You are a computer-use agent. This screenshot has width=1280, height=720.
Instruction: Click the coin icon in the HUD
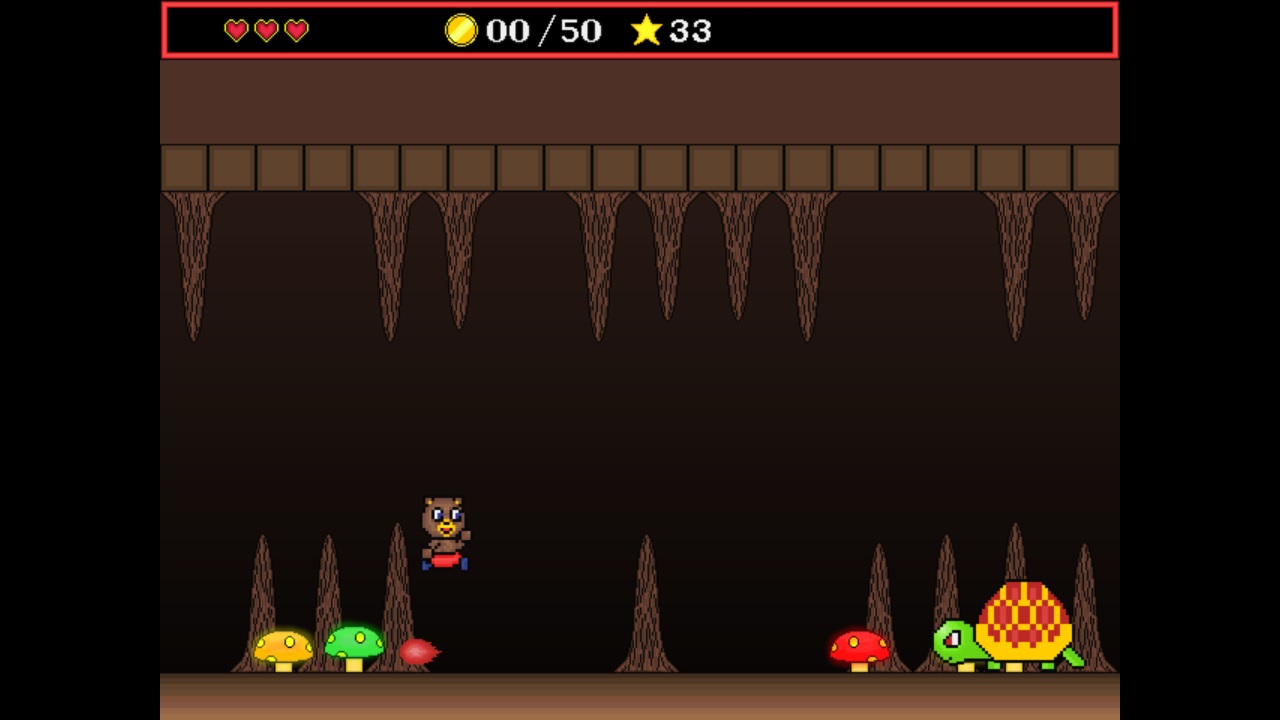coord(462,31)
